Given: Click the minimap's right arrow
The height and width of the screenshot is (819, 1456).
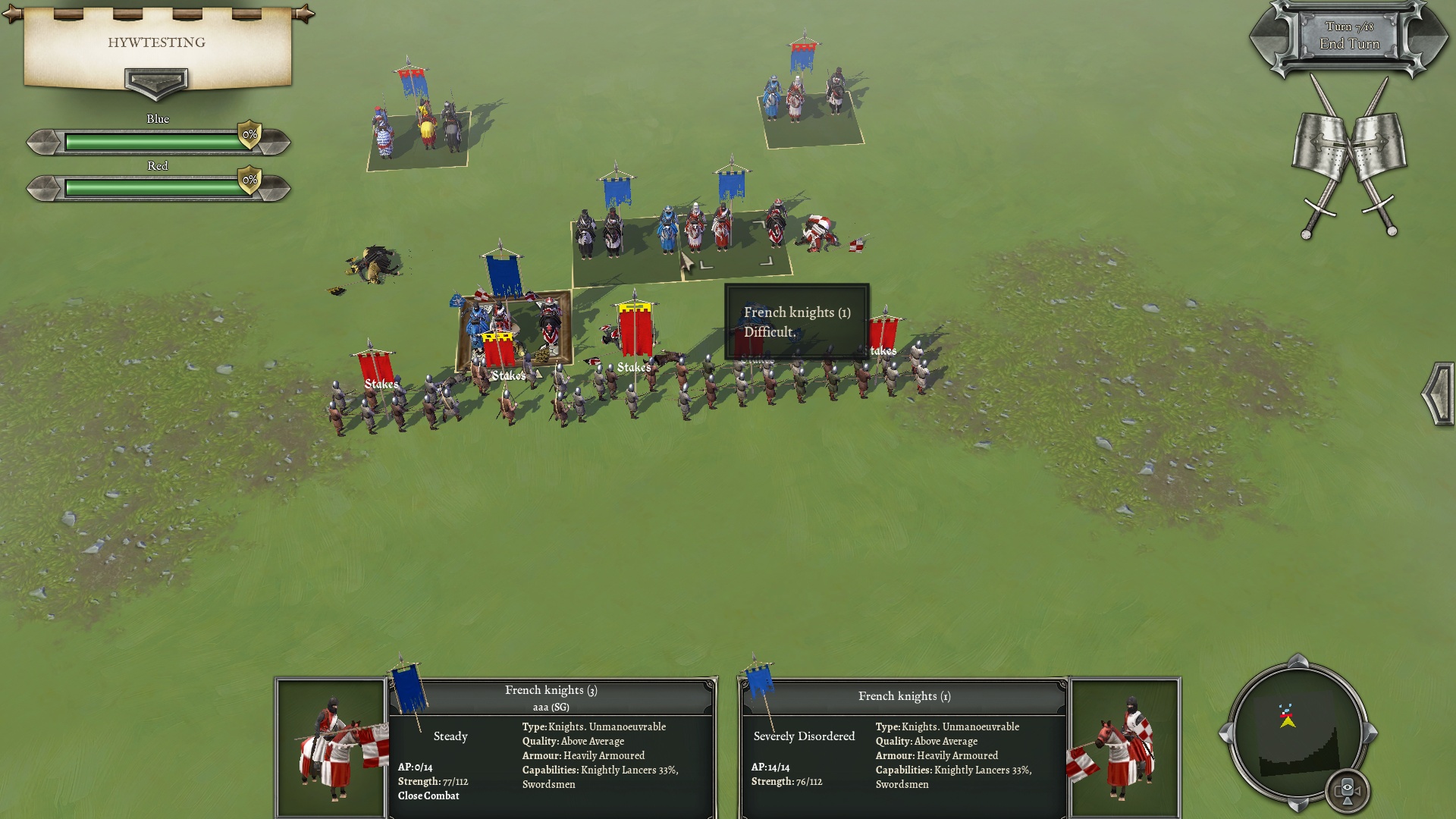Looking at the screenshot, I should pyautogui.click(x=1370, y=733).
